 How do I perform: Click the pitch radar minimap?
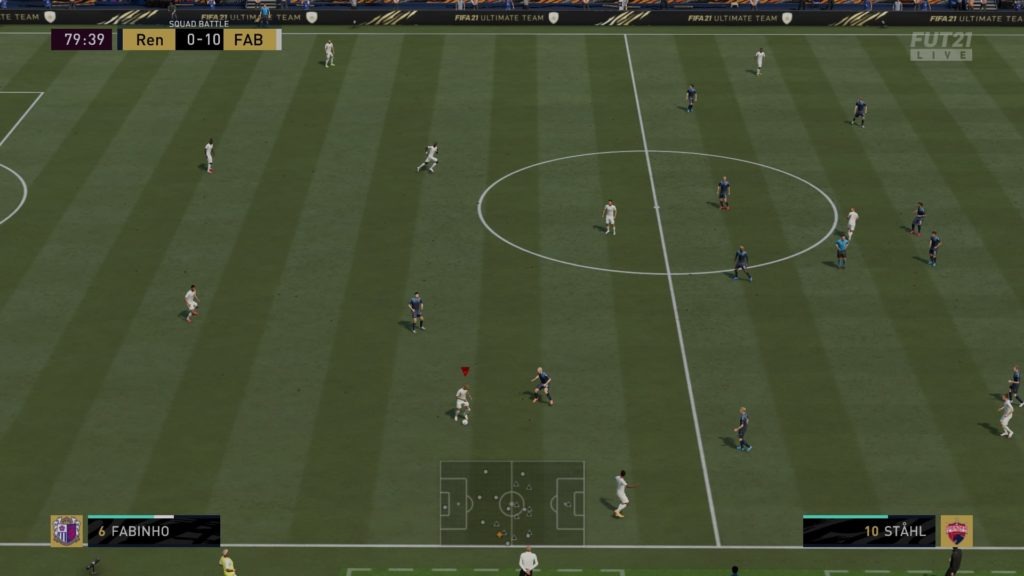point(512,503)
